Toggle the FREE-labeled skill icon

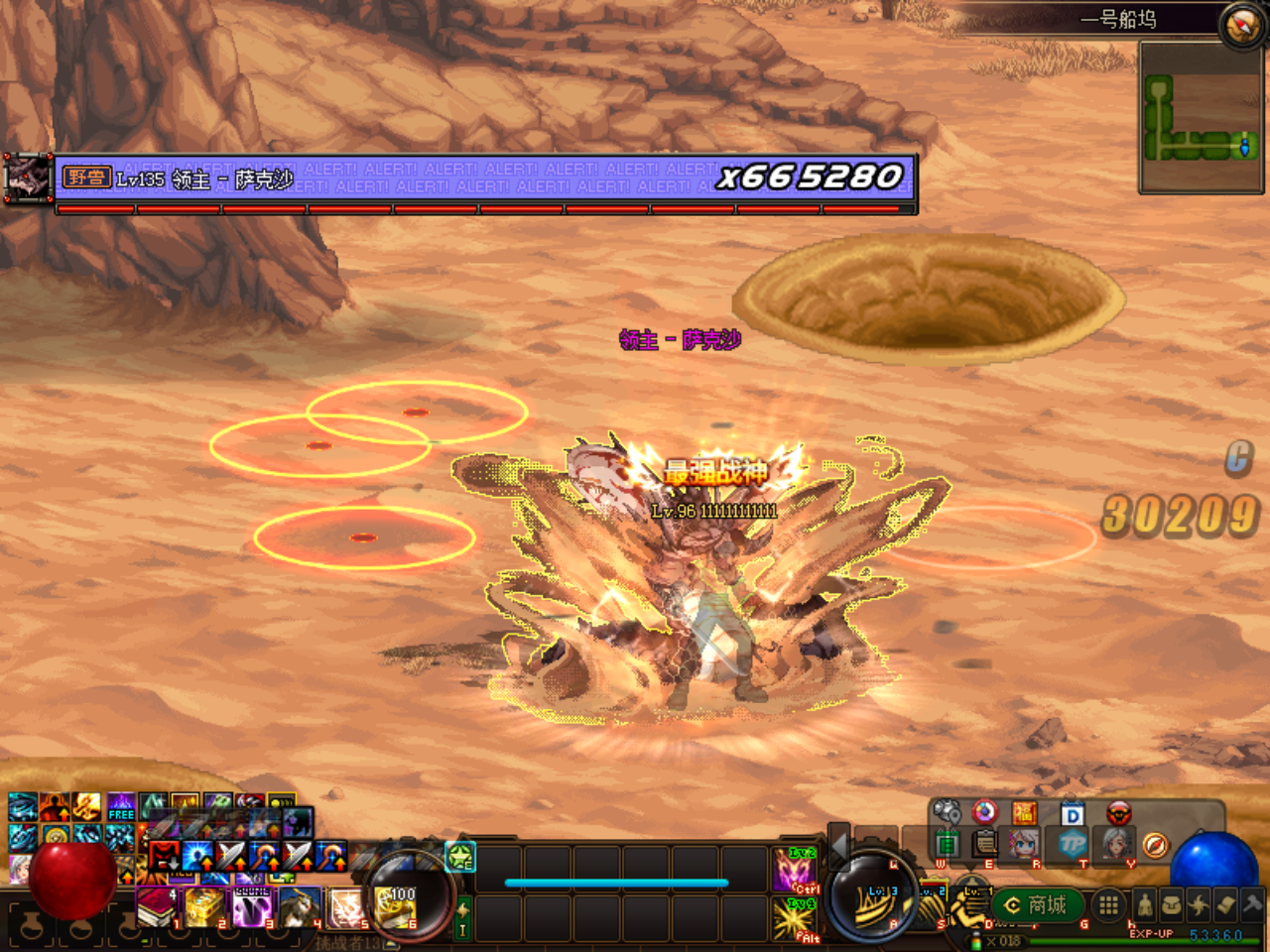pos(122,806)
